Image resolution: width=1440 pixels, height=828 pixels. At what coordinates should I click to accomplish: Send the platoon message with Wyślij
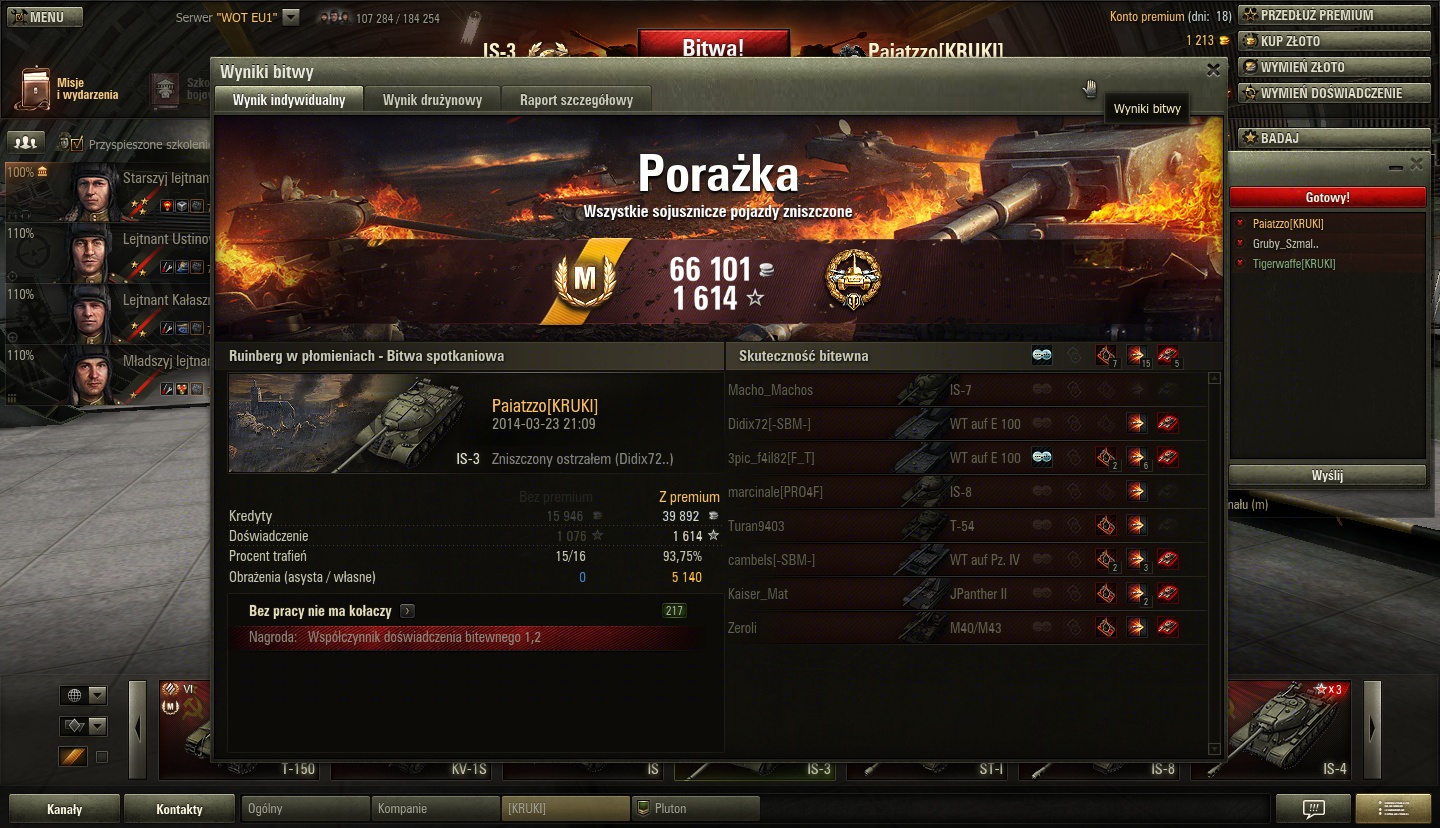click(1327, 476)
